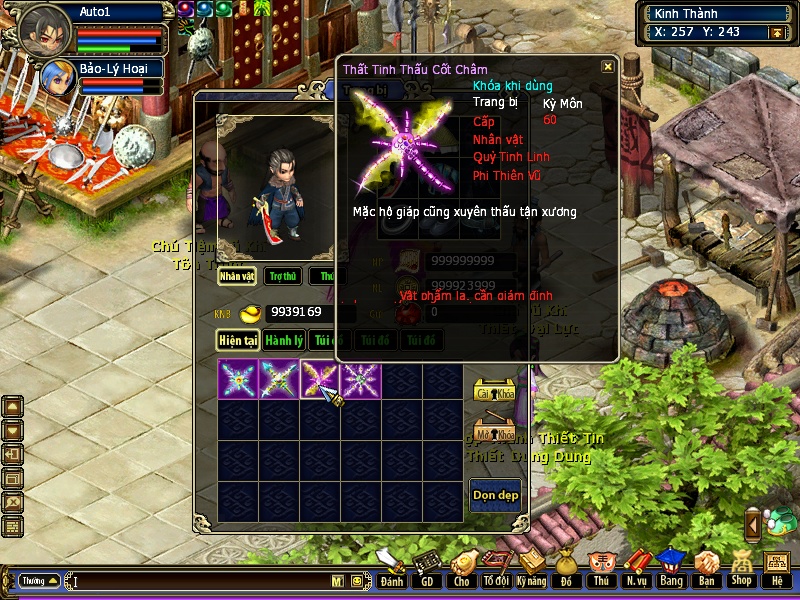
Task: Click the Cài Khóa lock chest button
Action: [494, 391]
